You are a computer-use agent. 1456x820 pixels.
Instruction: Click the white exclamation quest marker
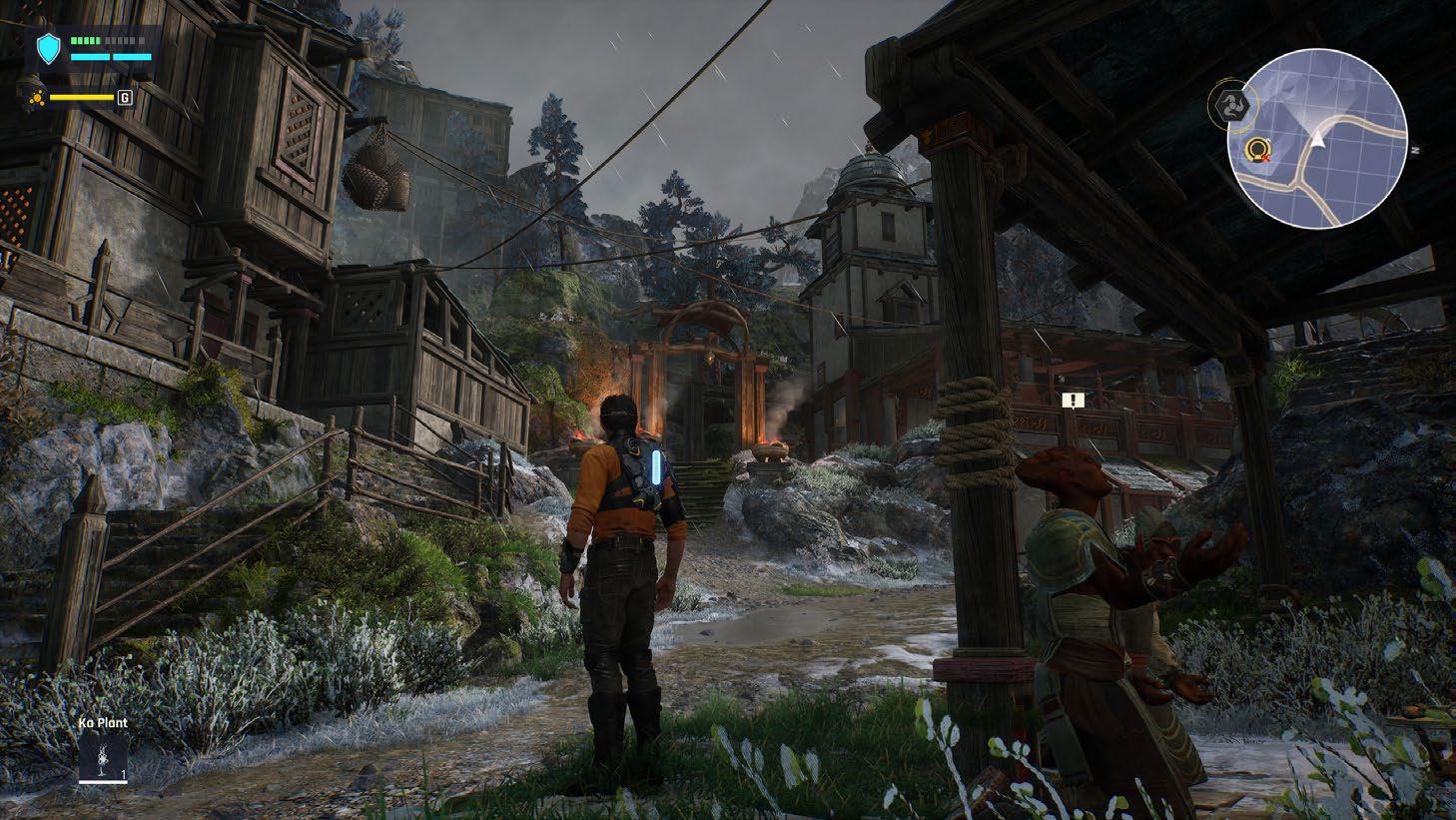click(x=1074, y=401)
